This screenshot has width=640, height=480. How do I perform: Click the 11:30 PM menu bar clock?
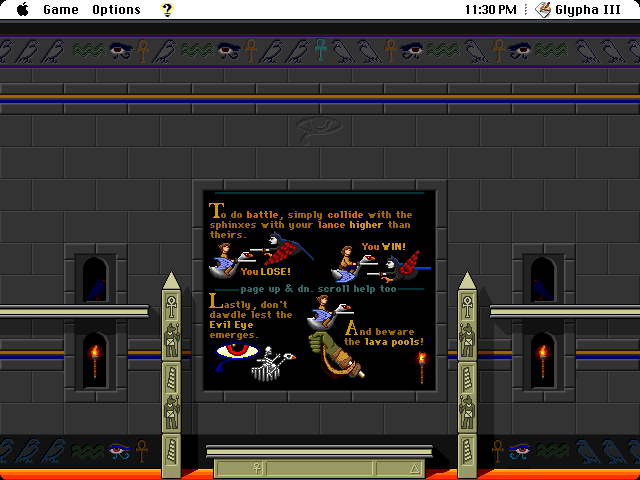click(x=491, y=10)
